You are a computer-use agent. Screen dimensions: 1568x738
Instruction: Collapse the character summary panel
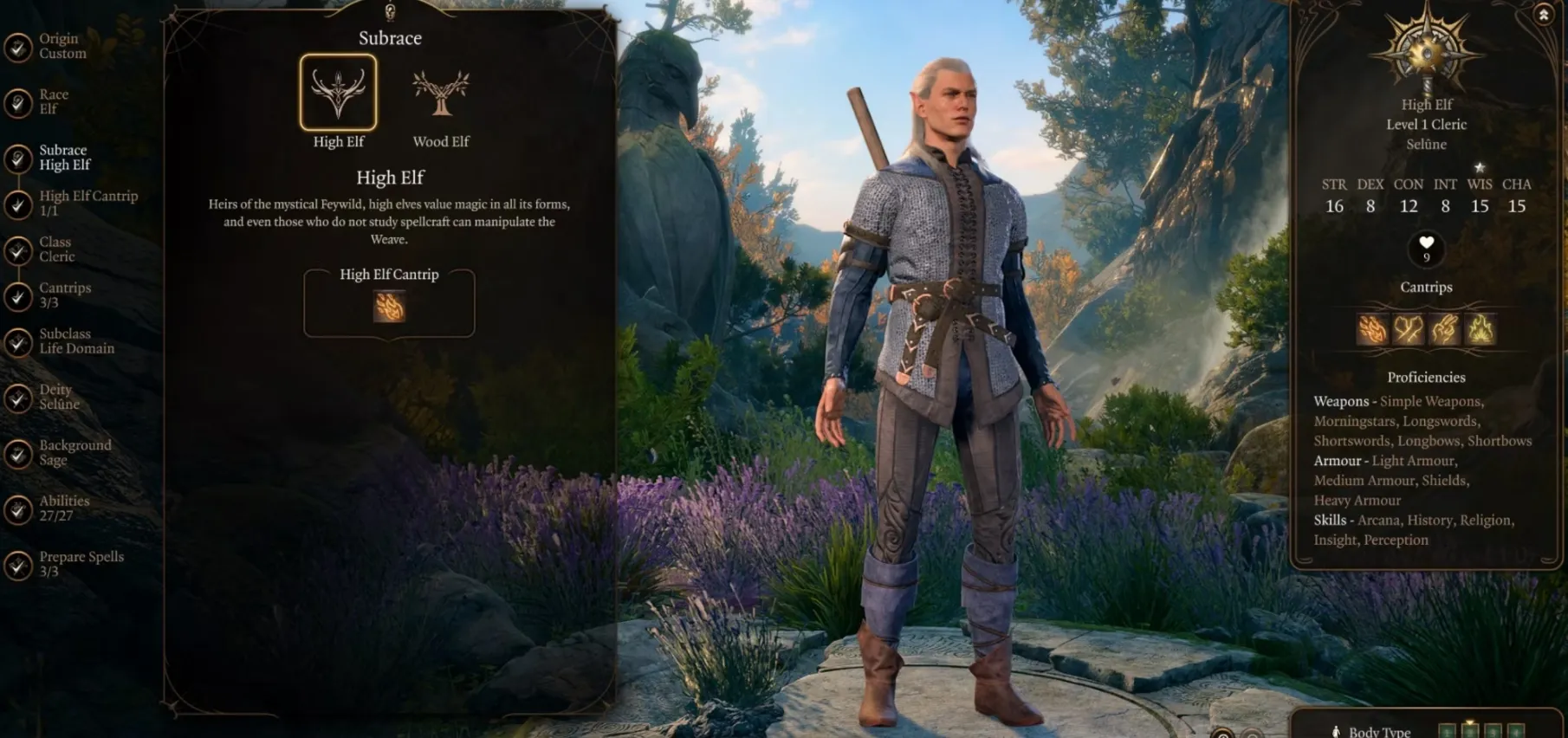pos(1543,16)
